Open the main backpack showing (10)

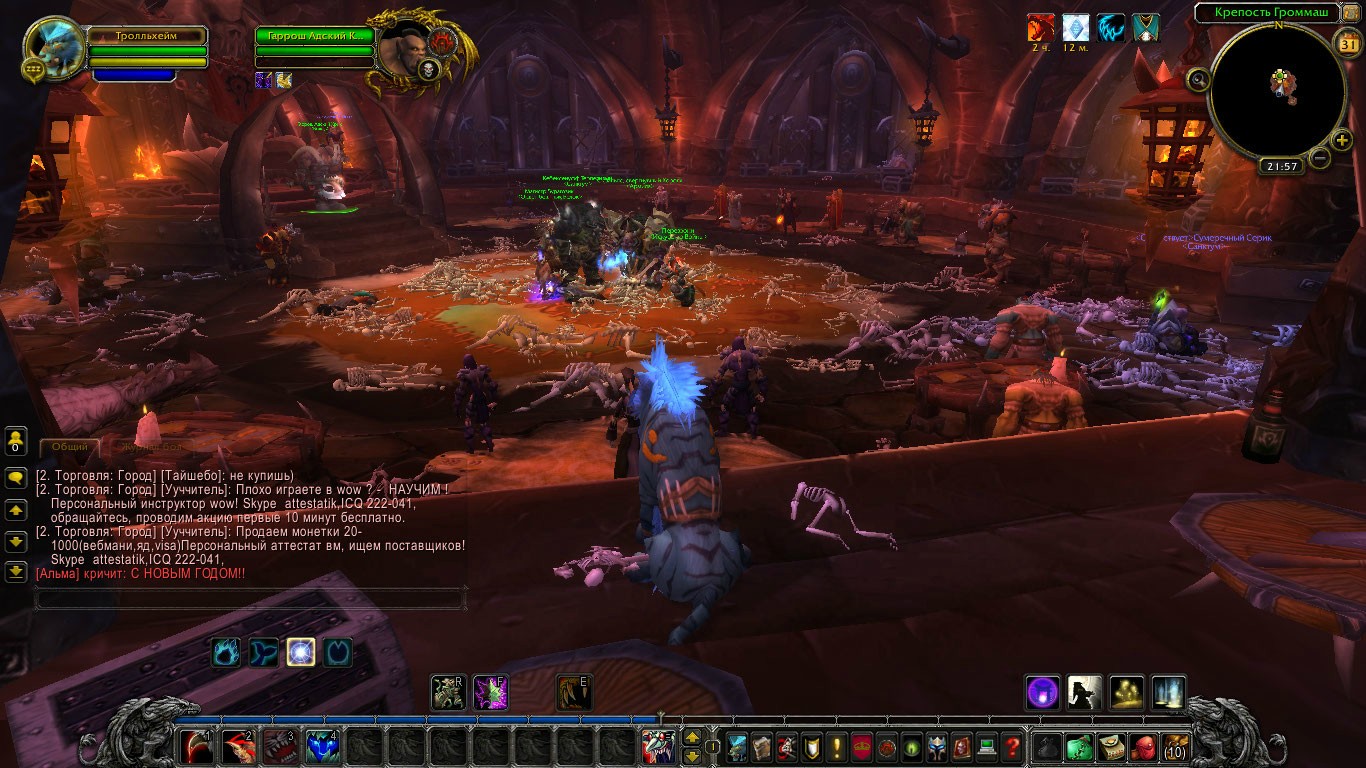pyautogui.click(x=1175, y=746)
